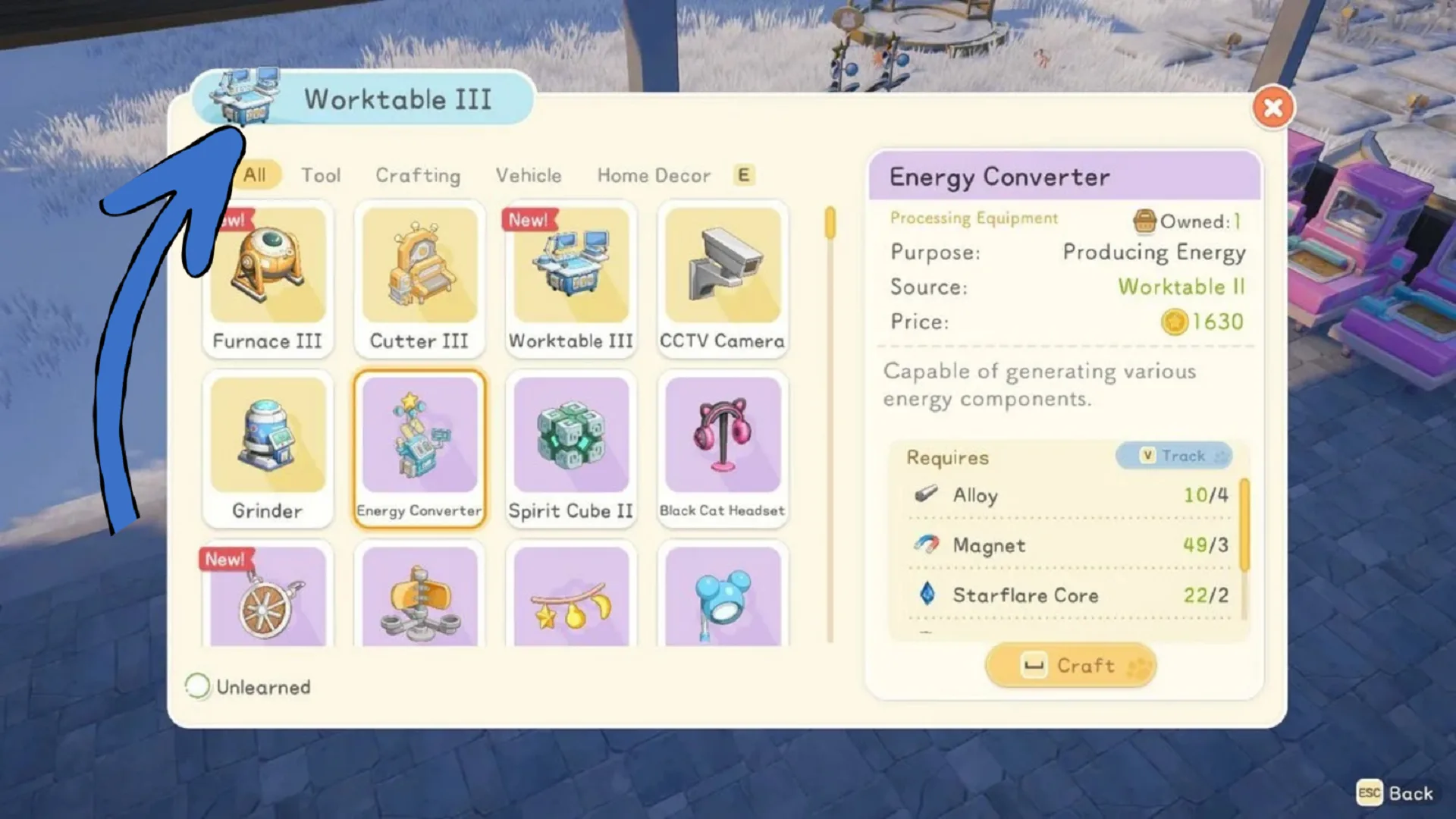The height and width of the screenshot is (819, 1456).
Task: Craft the Energy Converter
Action: pyautogui.click(x=1071, y=666)
